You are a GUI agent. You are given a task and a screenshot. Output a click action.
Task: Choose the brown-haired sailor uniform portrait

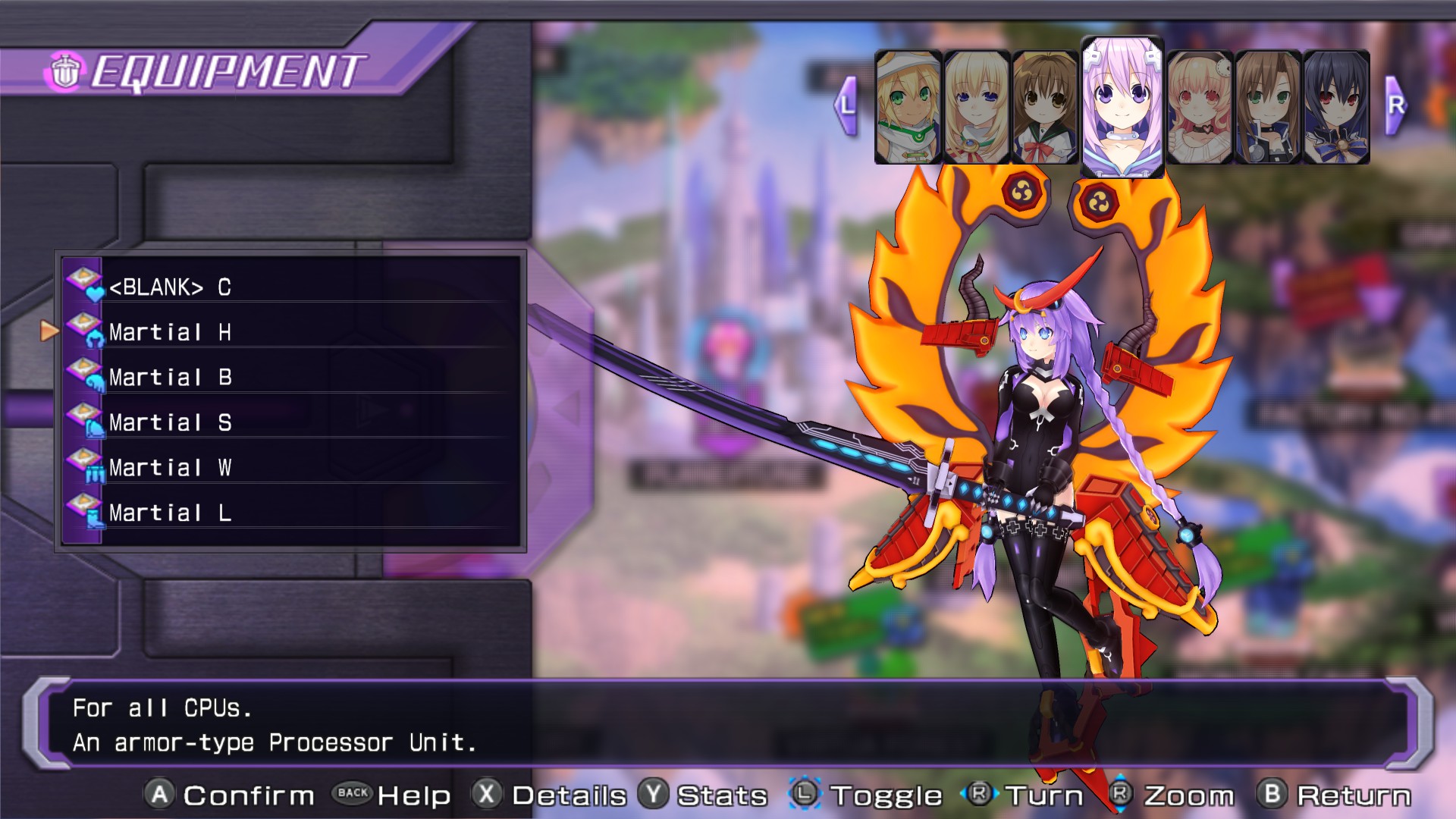coord(1044,107)
